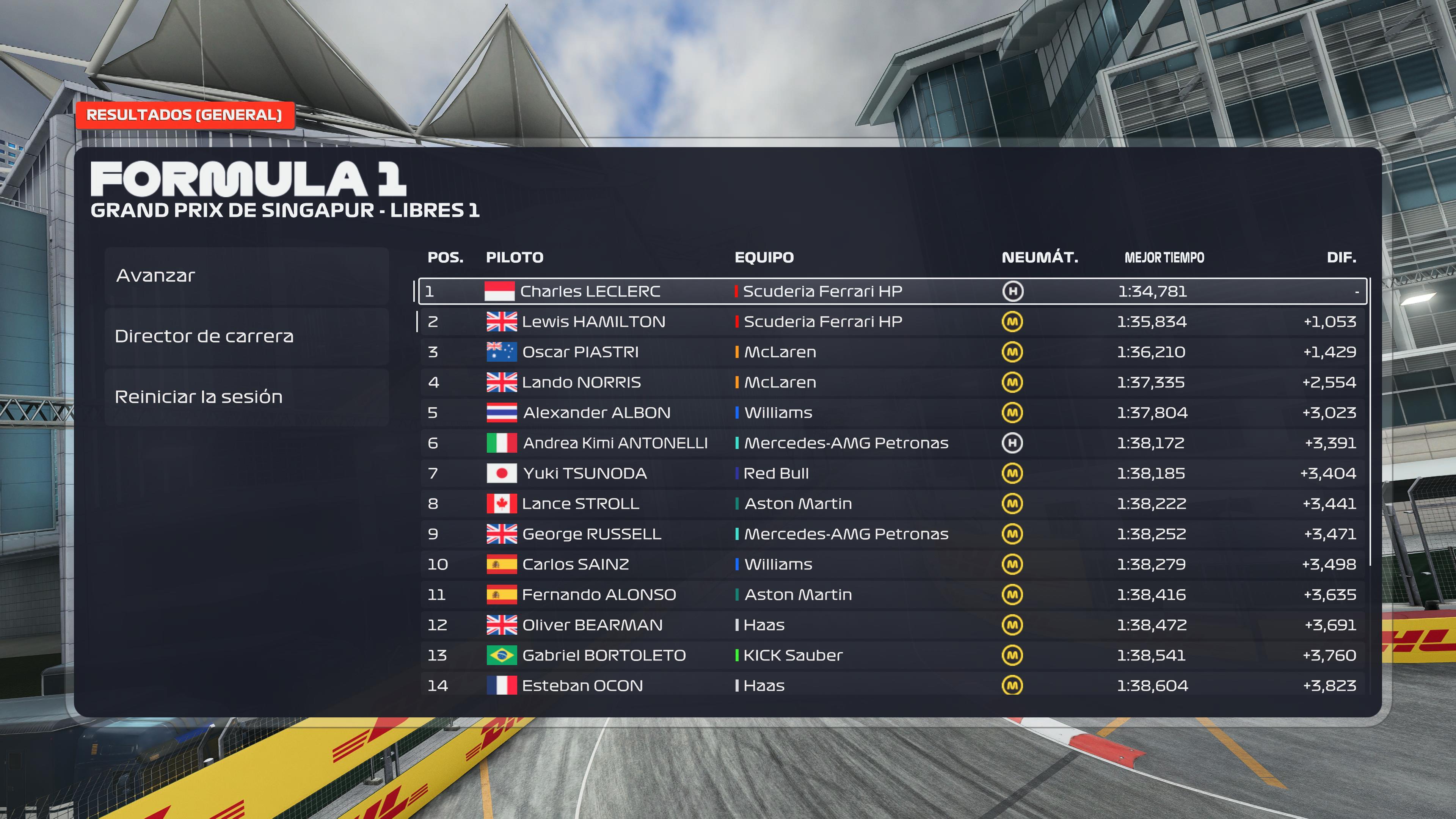Open Director de carrera
This screenshot has width=1456, height=819.
click(x=246, y=336)
